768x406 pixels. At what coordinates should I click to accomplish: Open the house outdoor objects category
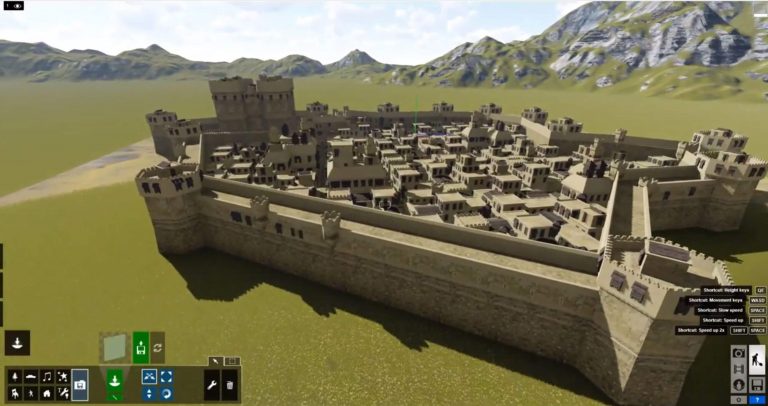click(47, 393)
